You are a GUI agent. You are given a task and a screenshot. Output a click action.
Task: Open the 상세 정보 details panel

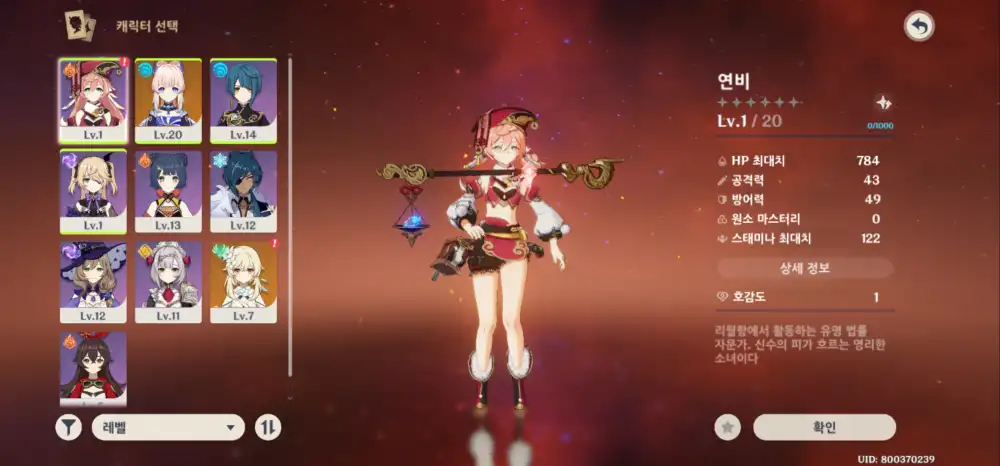[805, 268]
